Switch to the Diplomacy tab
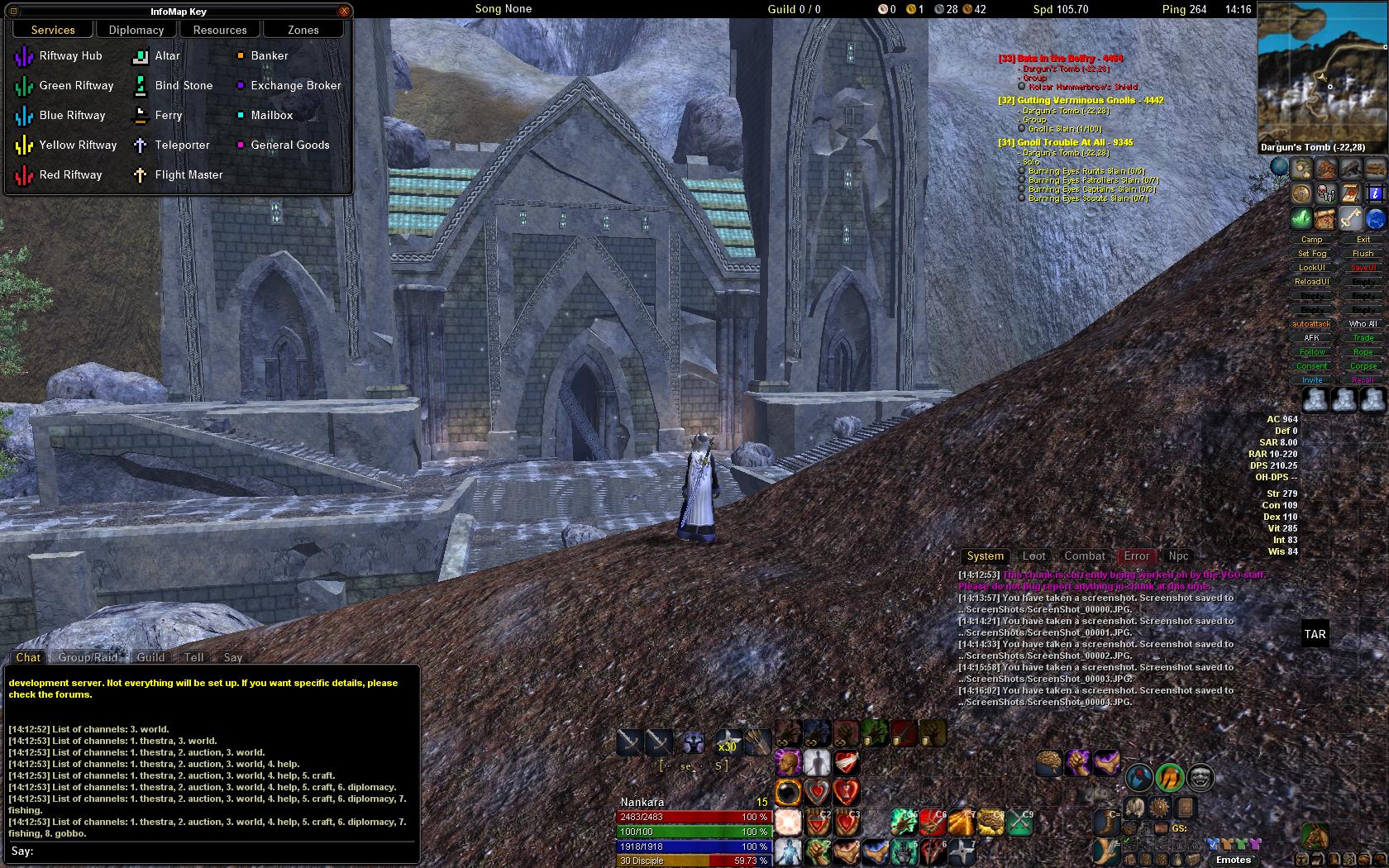Screen dimensions: 1389x868 point(136,30)
